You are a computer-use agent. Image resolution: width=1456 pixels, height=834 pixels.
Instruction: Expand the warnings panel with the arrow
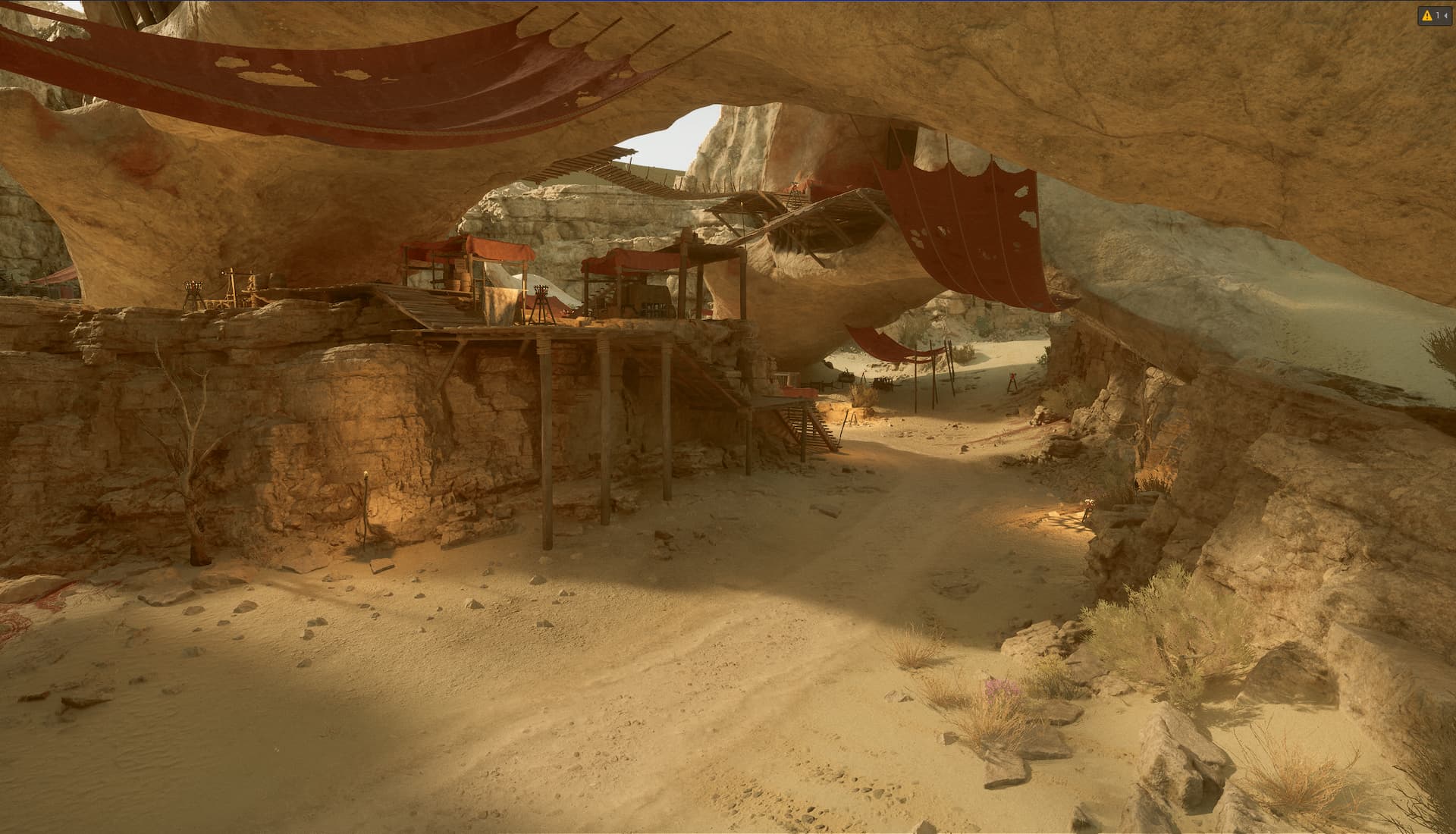pyautogui.click(x=1445, y=15)
